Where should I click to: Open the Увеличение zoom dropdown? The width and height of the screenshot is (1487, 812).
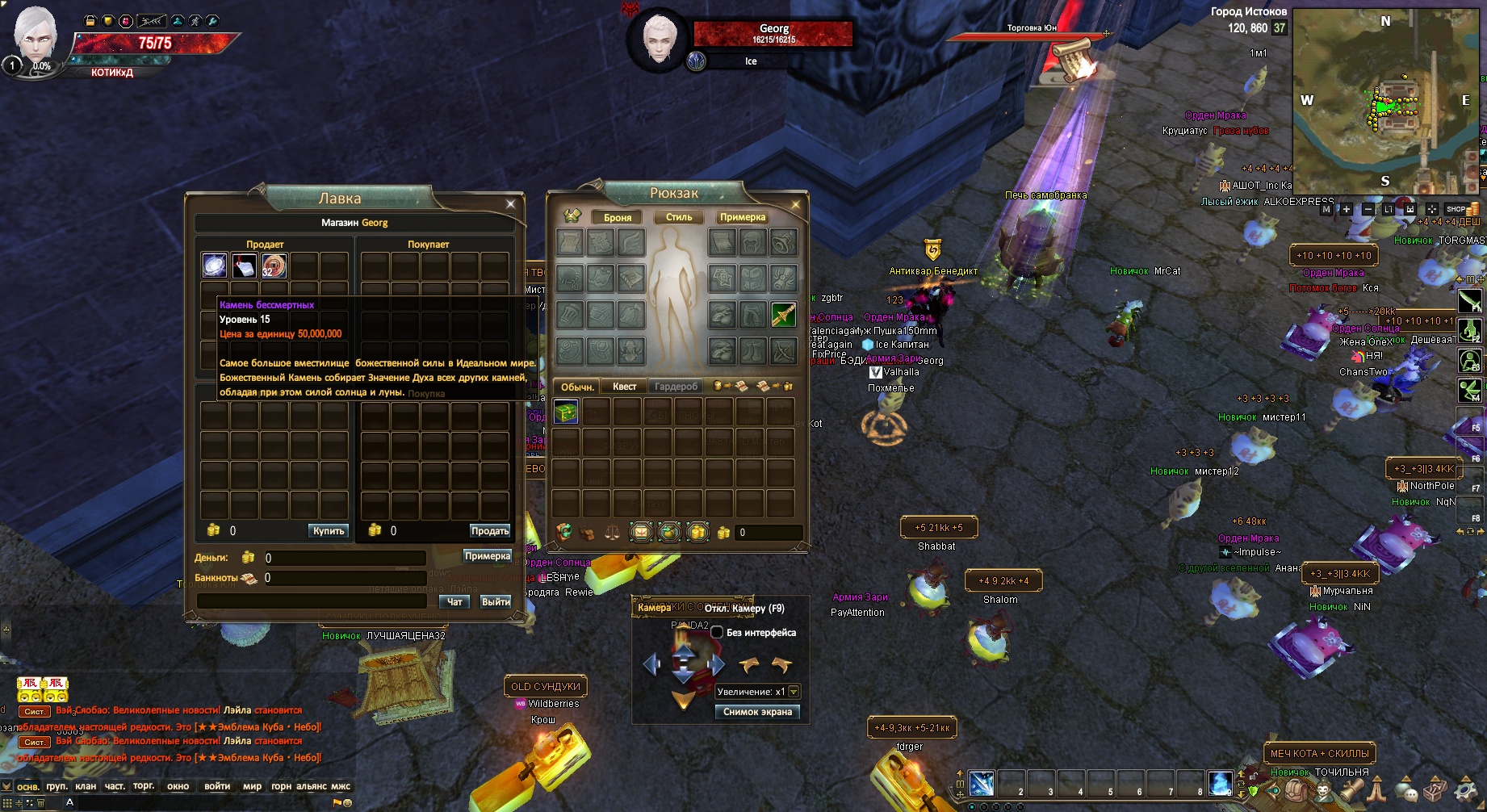tap(794, 692)
